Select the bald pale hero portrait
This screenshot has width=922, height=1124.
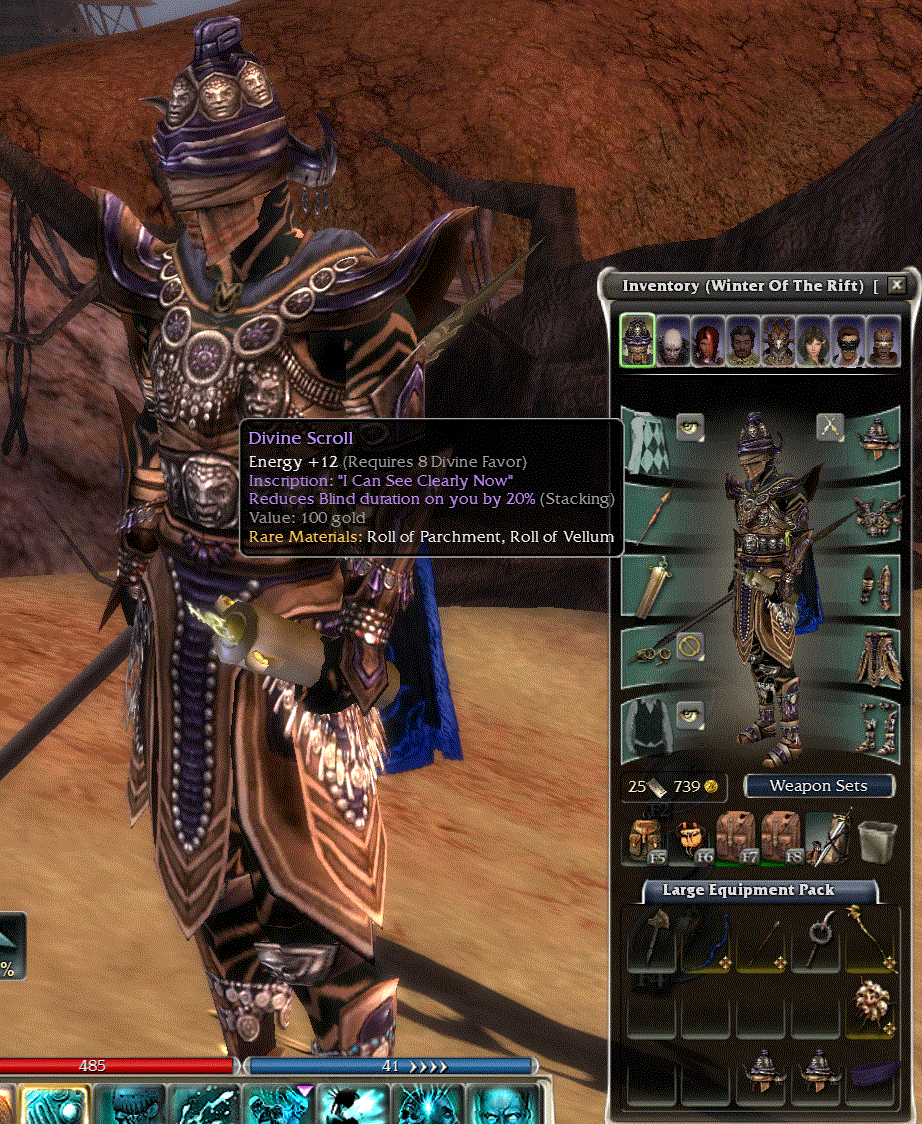click(x=673, y=342)
